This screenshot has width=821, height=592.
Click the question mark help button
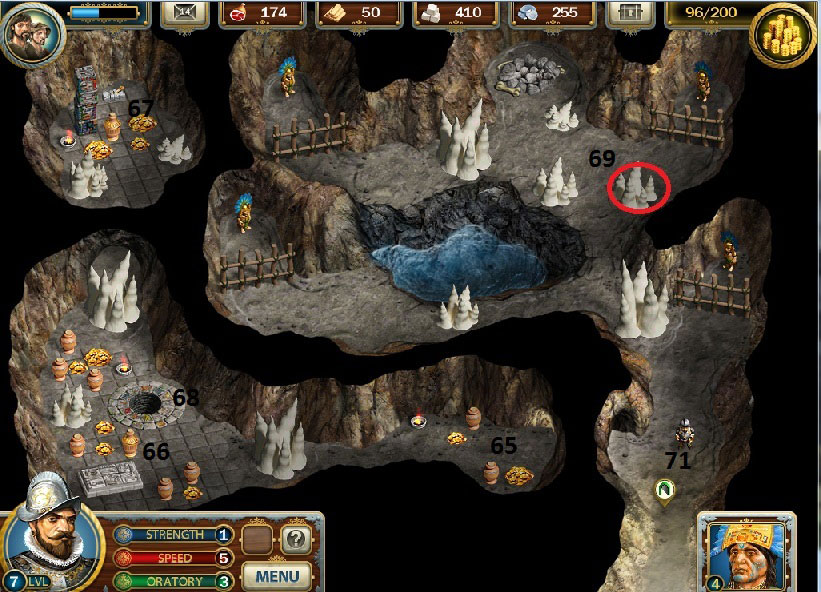click(x=294, y=541)
